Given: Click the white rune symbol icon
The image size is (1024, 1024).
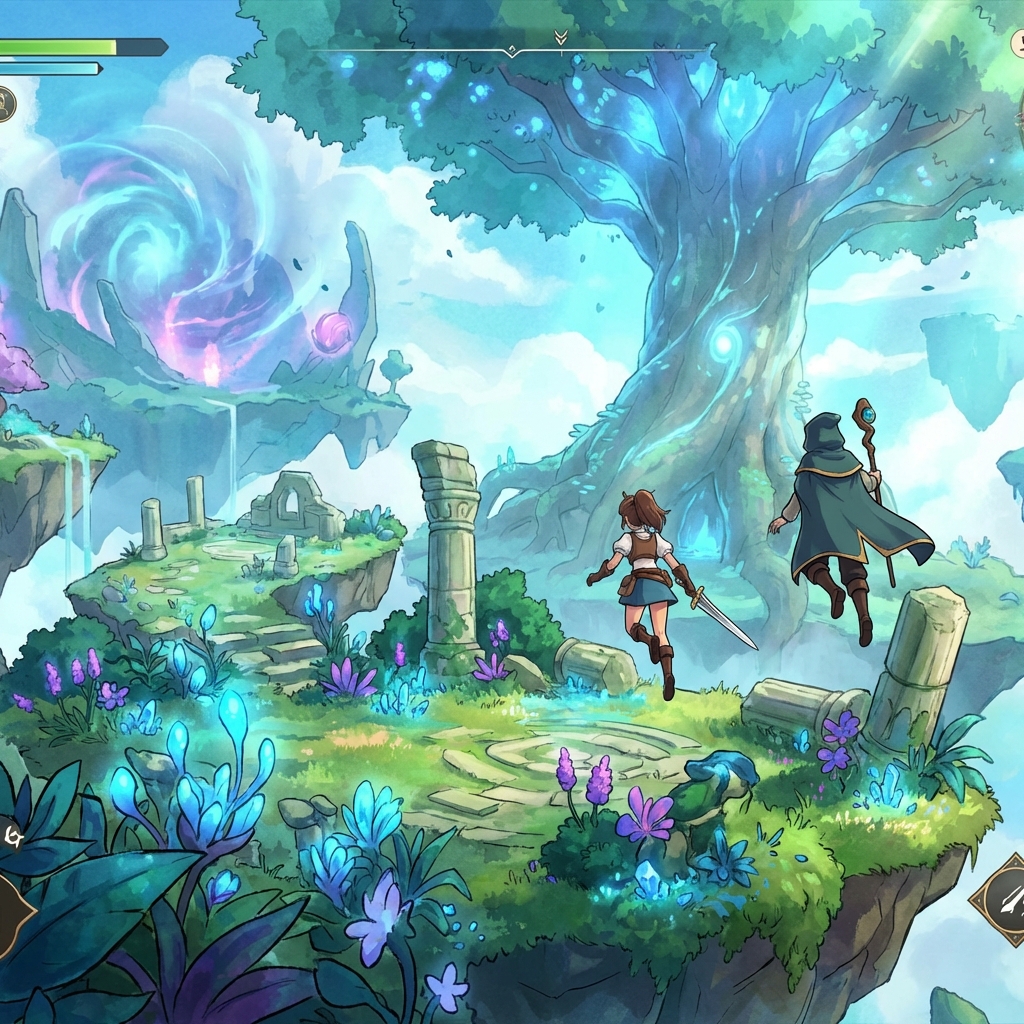Looking at the screenshot, I should click(x=13, y=833).
